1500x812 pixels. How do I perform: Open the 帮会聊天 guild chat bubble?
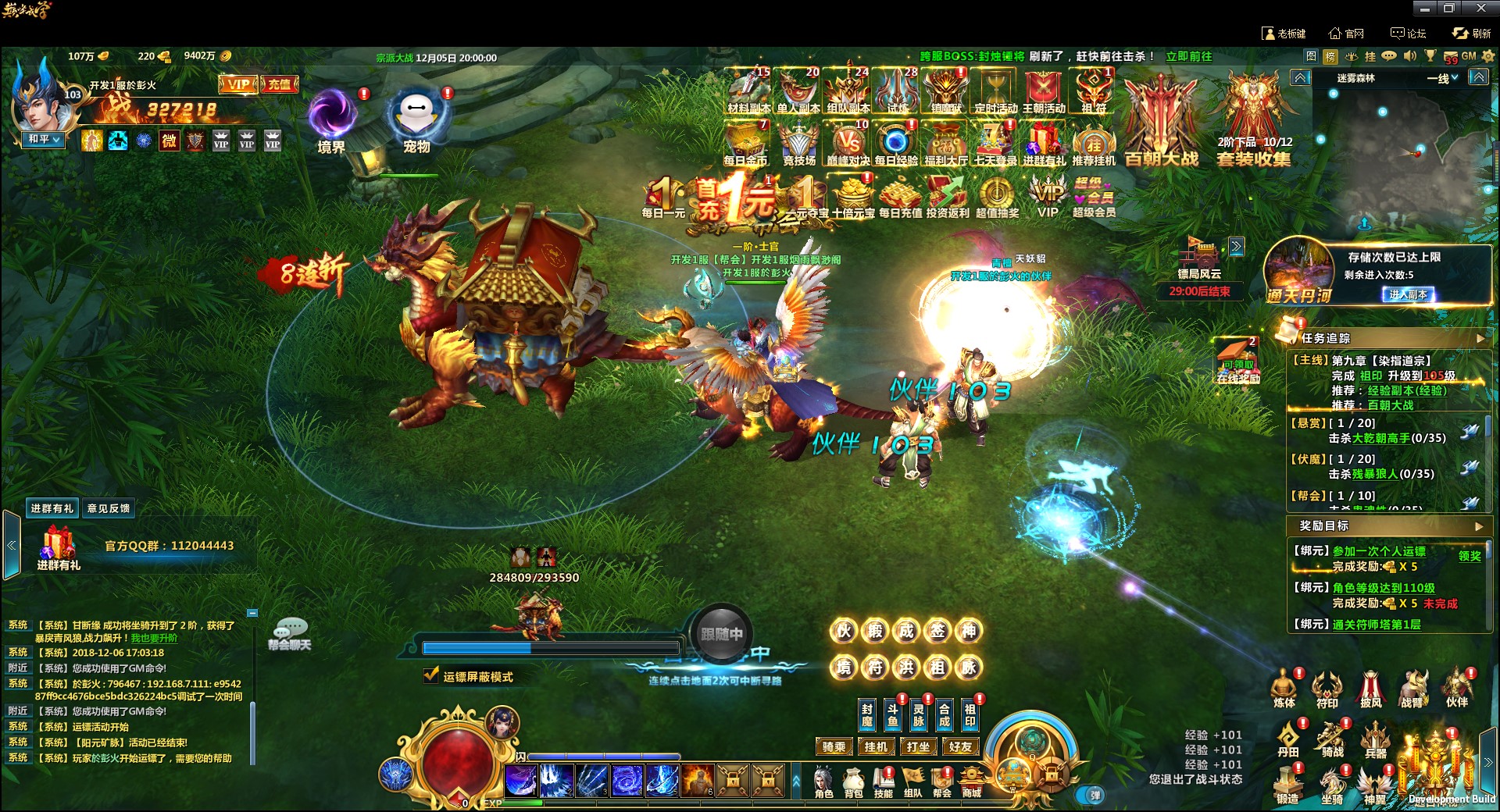(x=291, y=633)
